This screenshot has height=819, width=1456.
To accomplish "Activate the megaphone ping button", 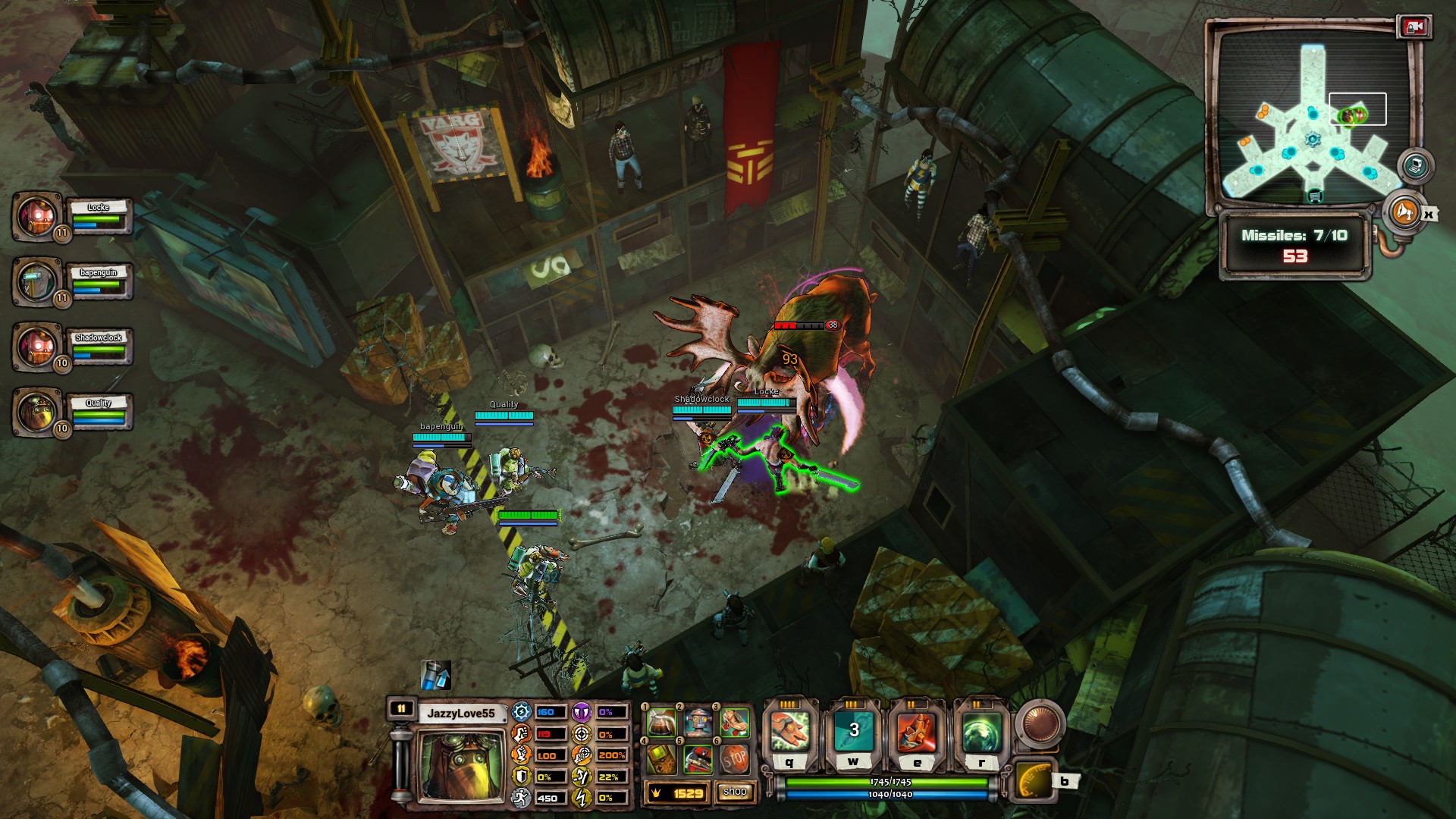I will pyautogui.click(x=1403, y=212).
